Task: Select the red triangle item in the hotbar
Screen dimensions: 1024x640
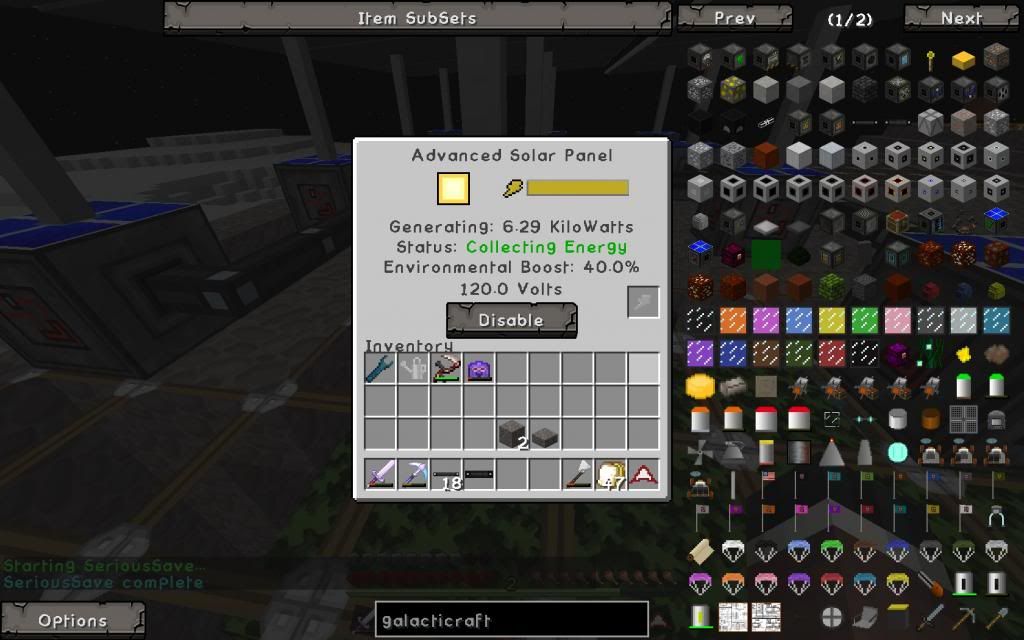Action: point(644,475)
